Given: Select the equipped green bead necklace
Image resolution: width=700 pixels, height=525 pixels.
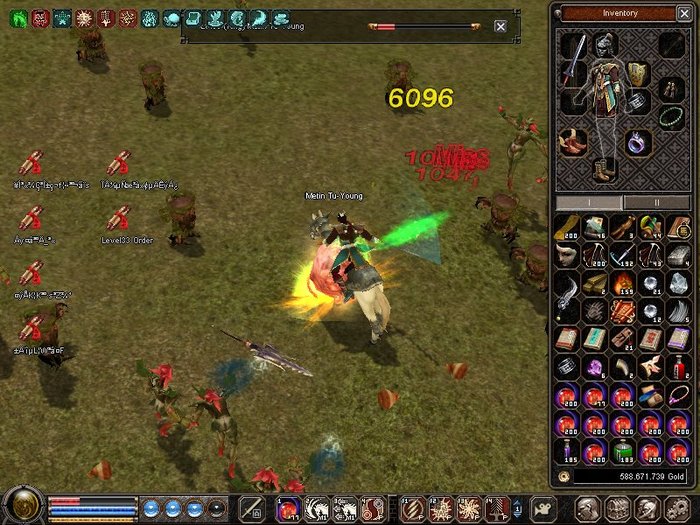Looking at the screenshot, I should [671, 116].
